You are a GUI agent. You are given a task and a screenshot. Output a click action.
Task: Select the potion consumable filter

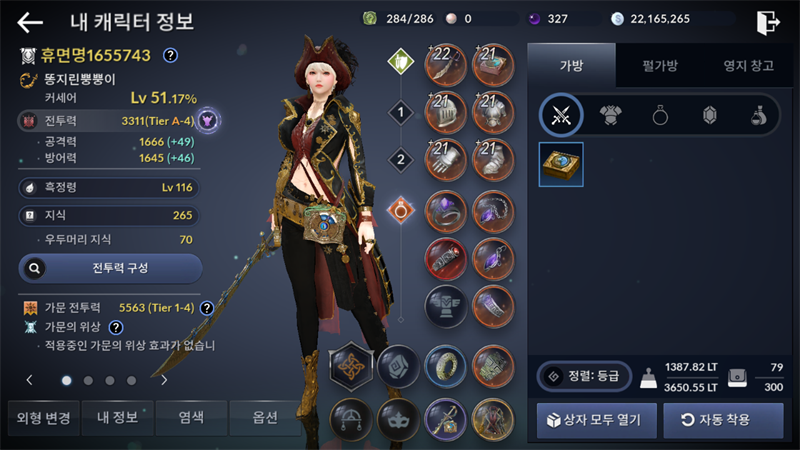coord(758,116)
